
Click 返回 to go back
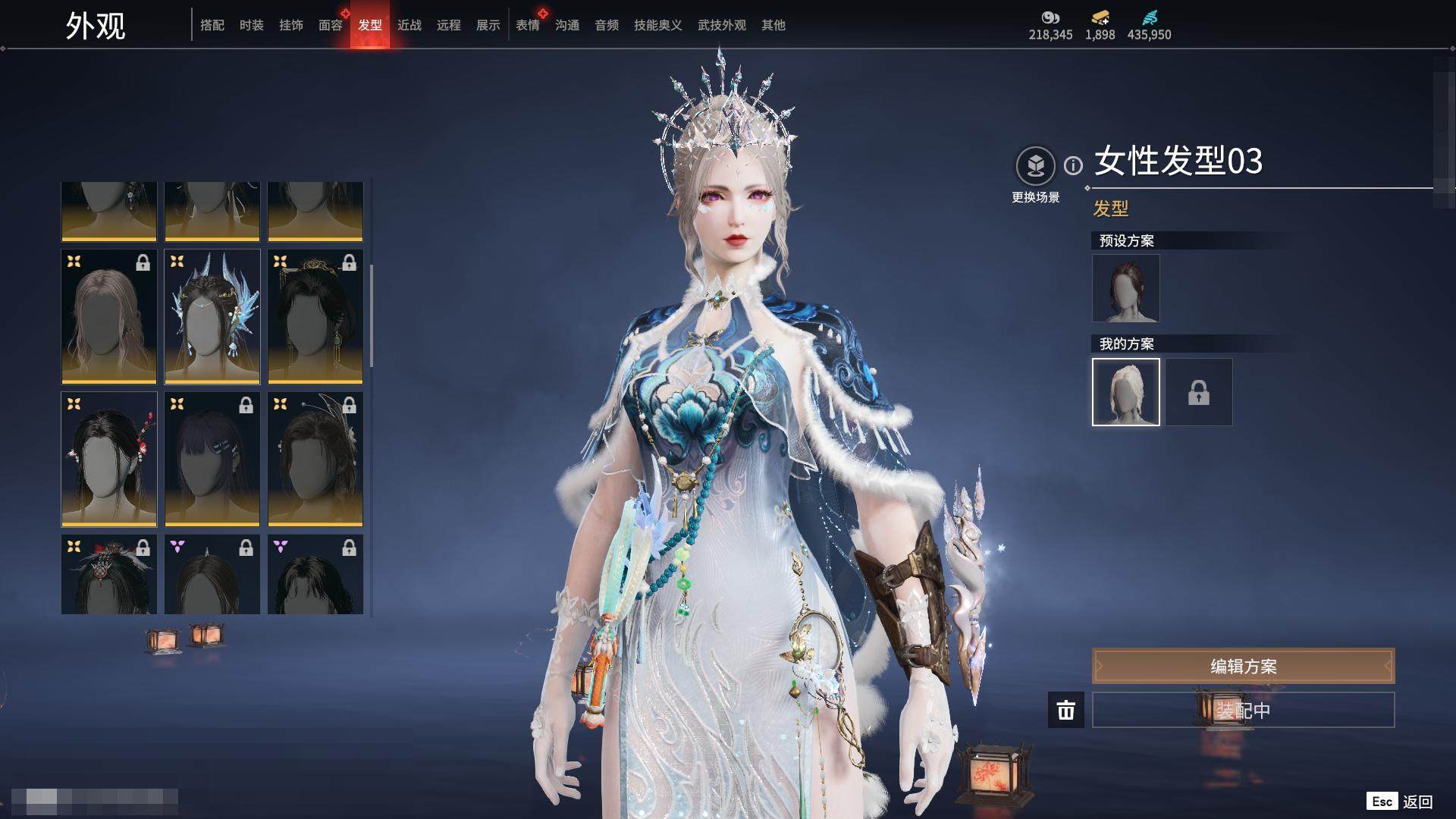click(1417, 802)
